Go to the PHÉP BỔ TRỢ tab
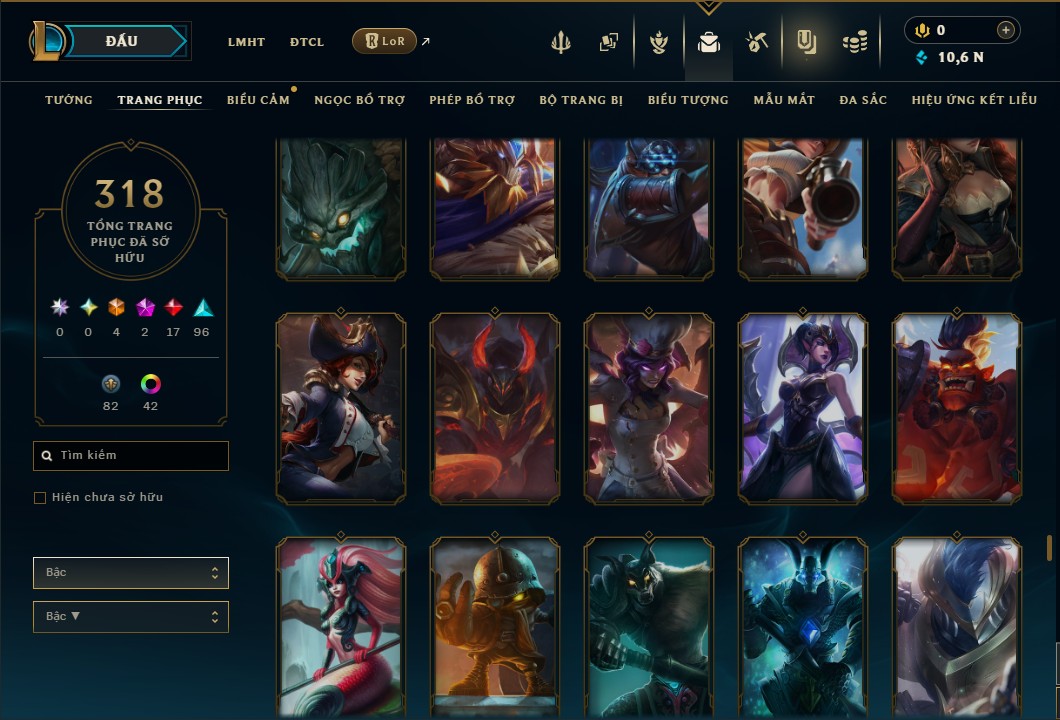Viewport: 1060px width, 720px height. 472,100
